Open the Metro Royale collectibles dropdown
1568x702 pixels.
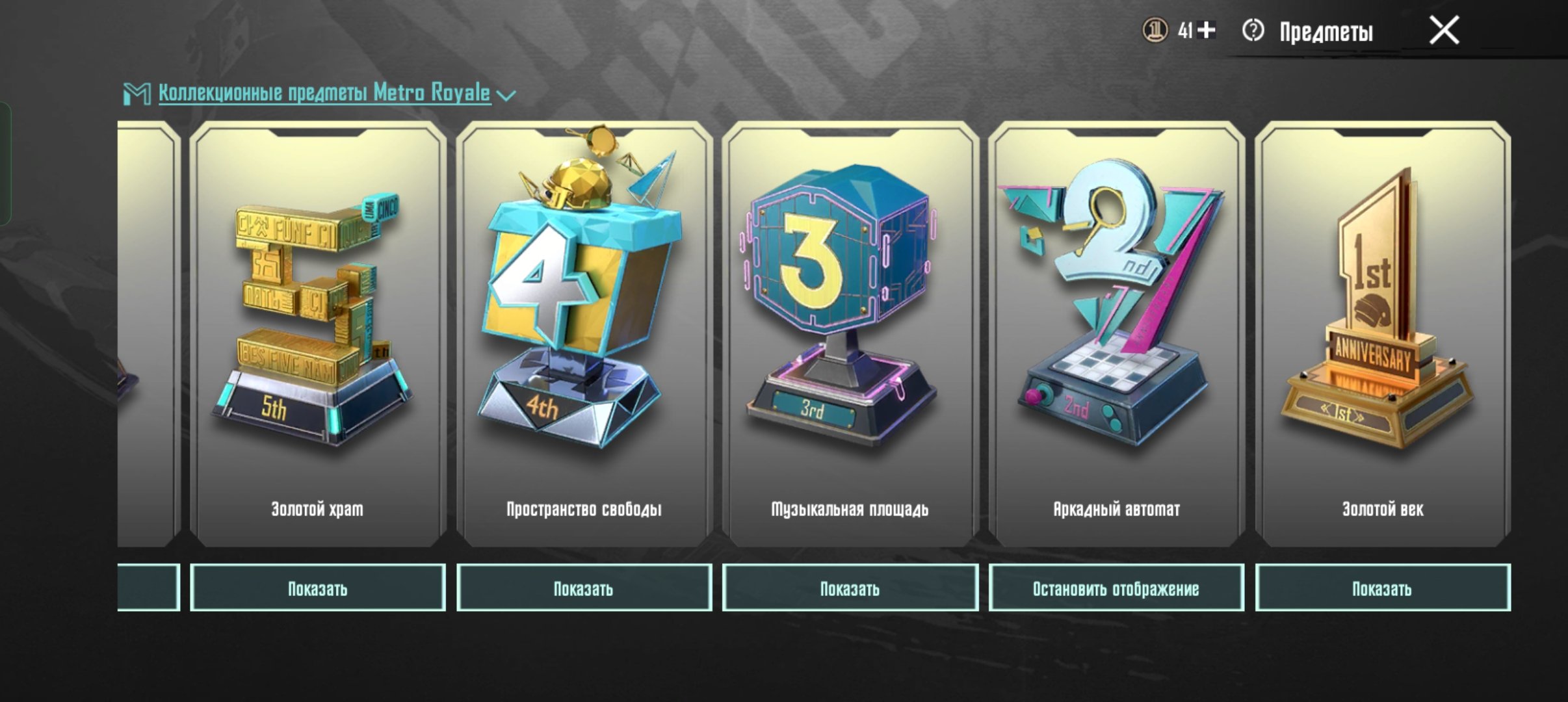point(506,95)
